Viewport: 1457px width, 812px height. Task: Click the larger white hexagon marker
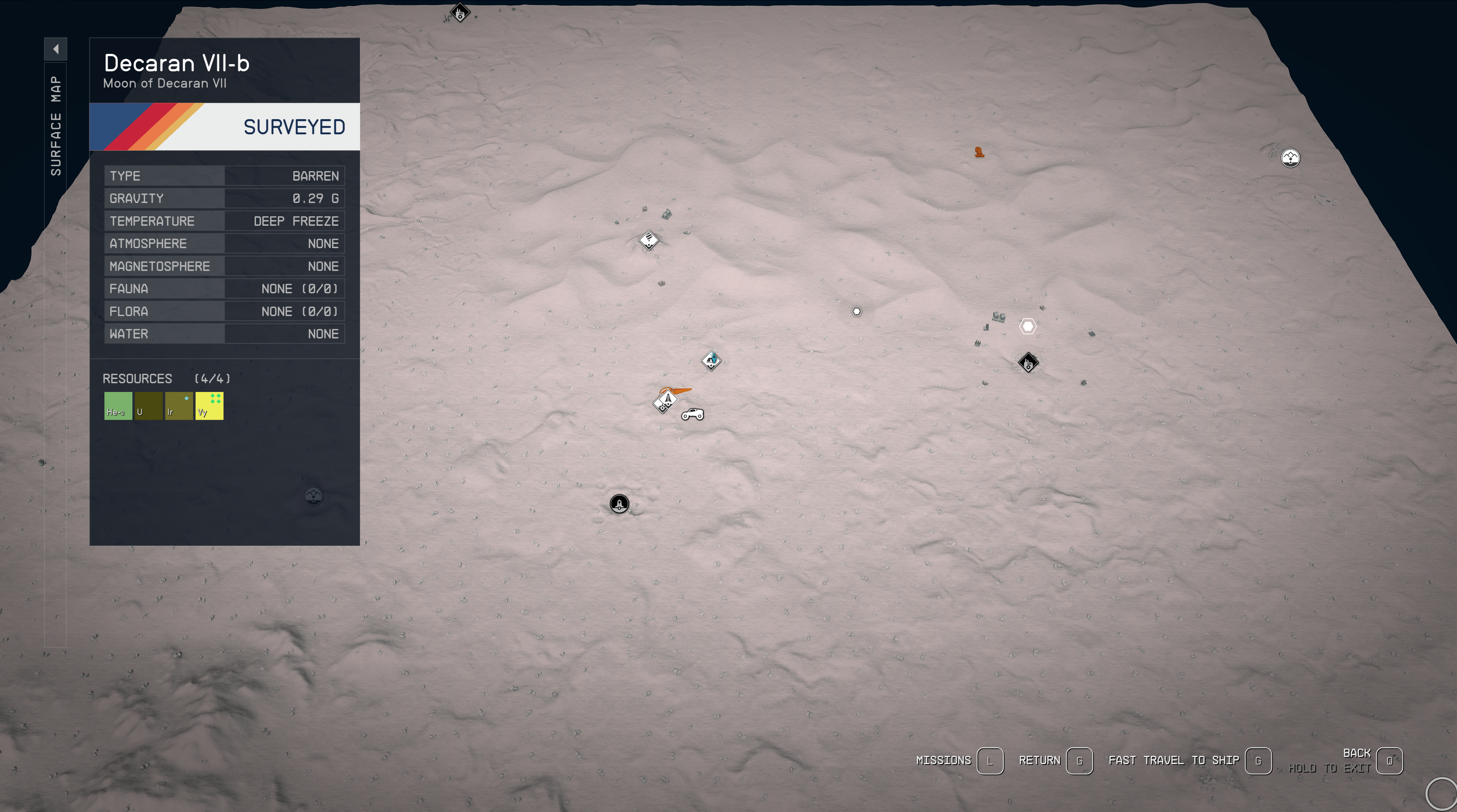click(x=1028, y=326)
